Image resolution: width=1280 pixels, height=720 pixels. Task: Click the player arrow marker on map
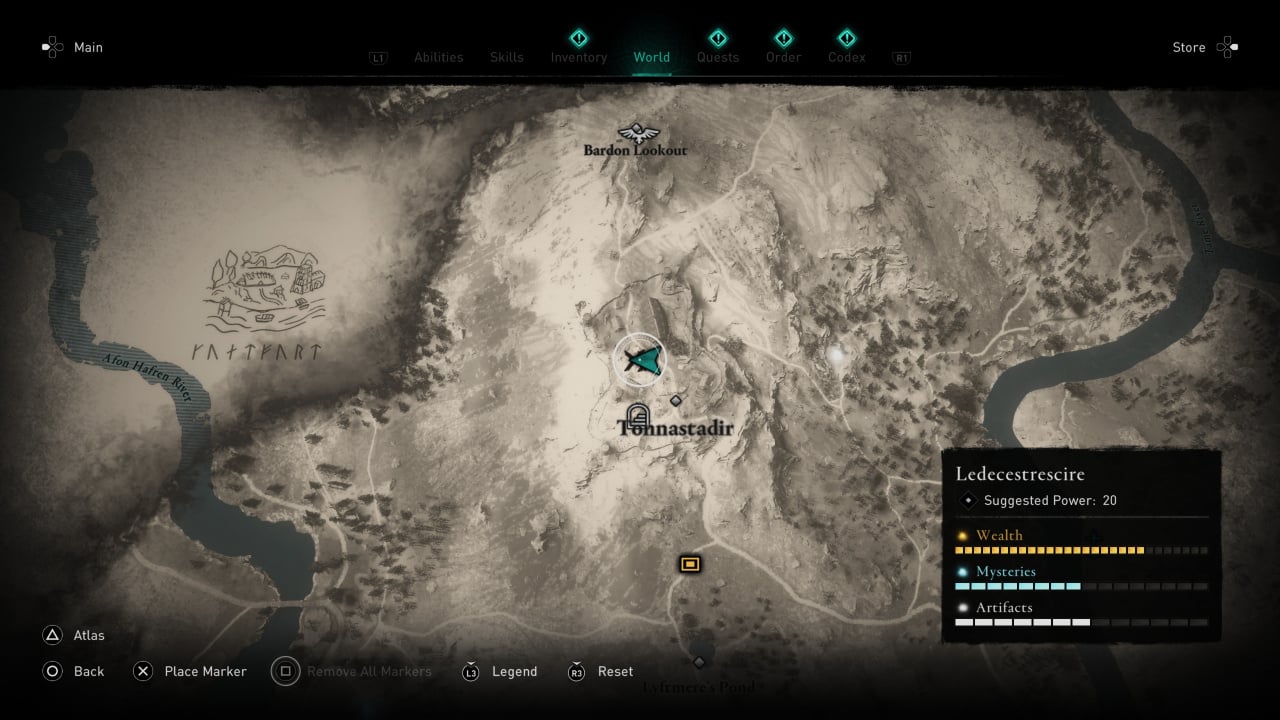639,360
